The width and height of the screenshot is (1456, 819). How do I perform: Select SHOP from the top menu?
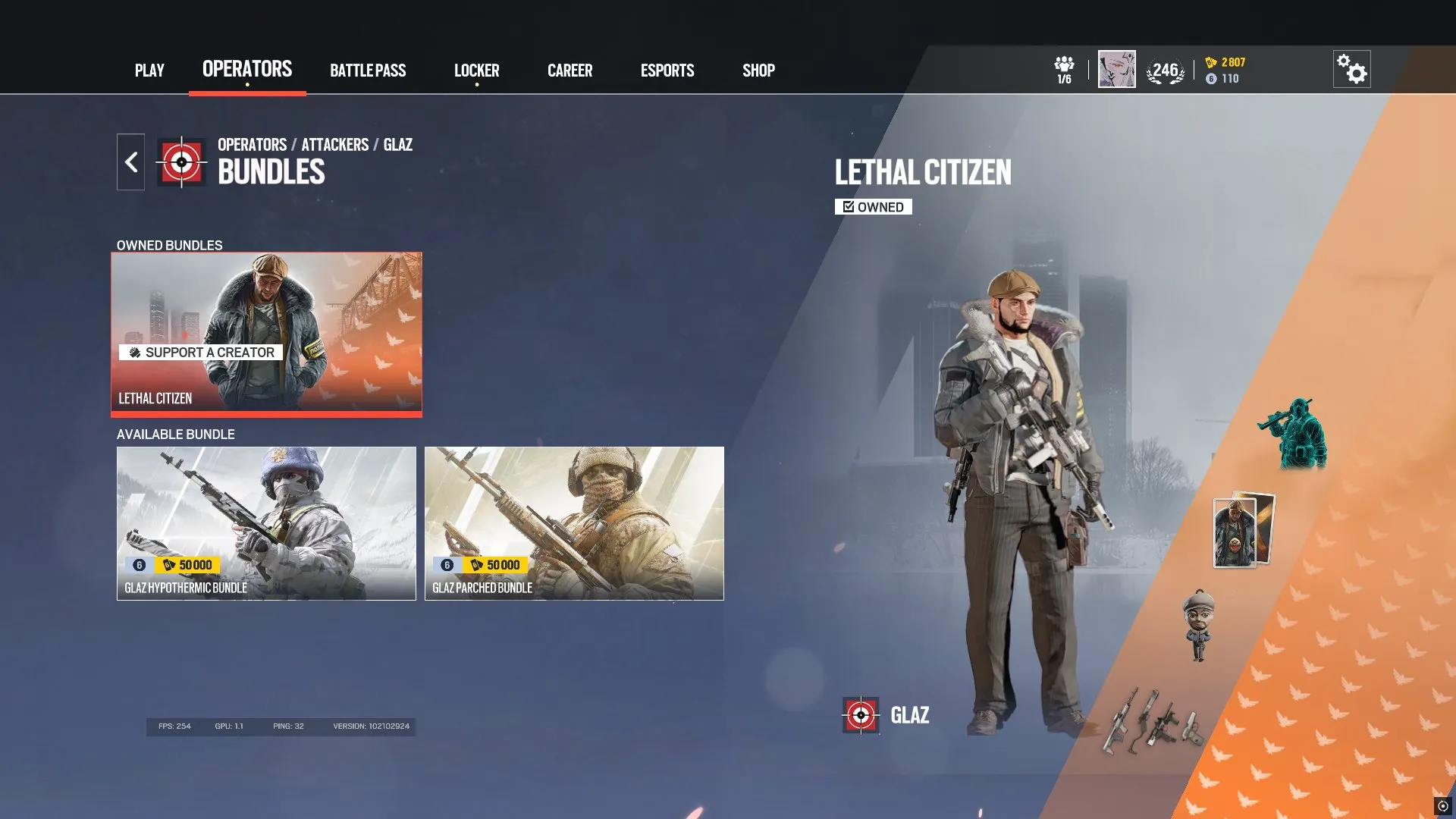[x=758, y=71]
